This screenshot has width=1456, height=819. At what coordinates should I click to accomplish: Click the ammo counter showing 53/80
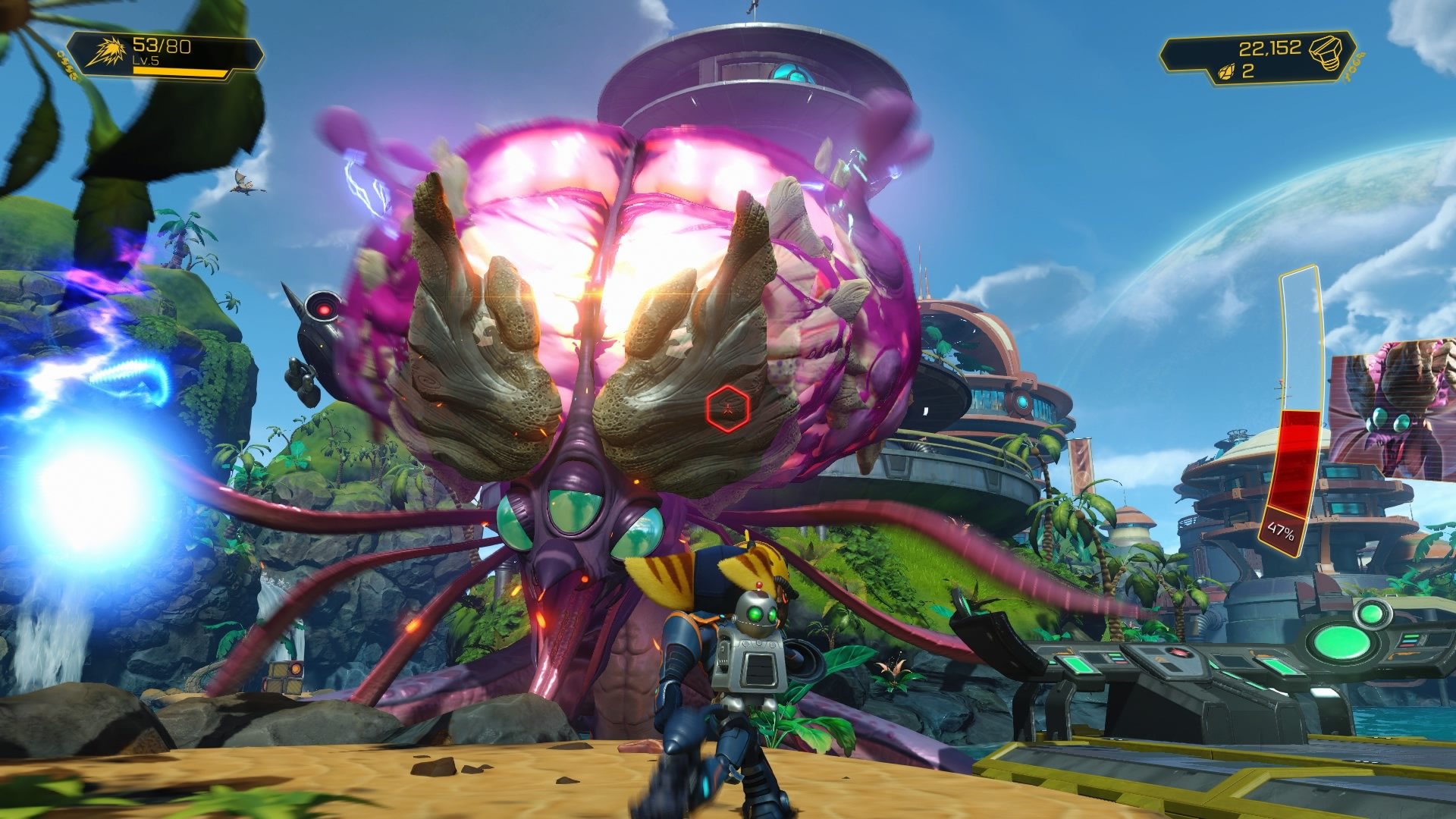(162, 45)
